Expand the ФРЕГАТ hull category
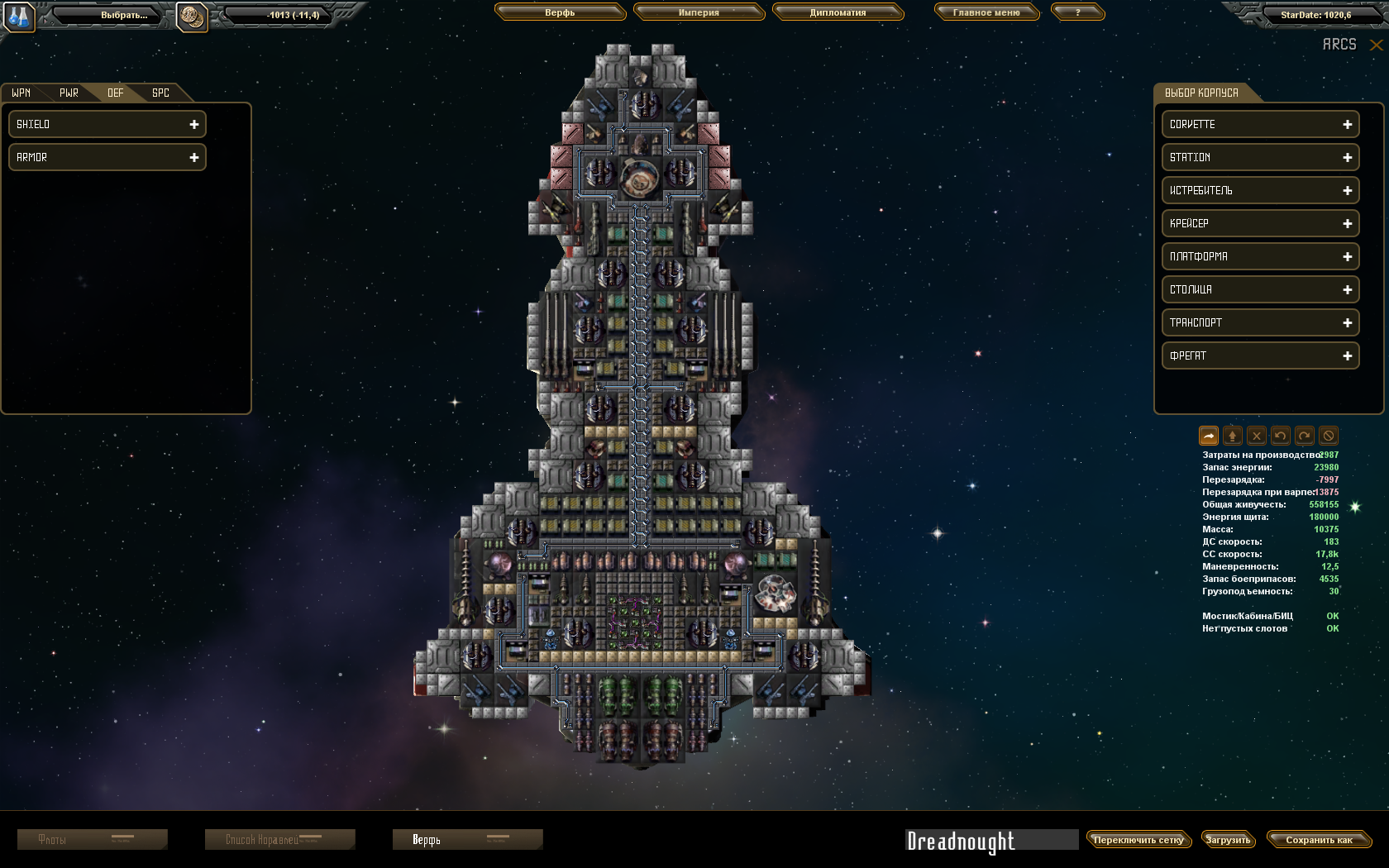The width and height of the screenshot is (1389, 868). tap(1260, 355)
